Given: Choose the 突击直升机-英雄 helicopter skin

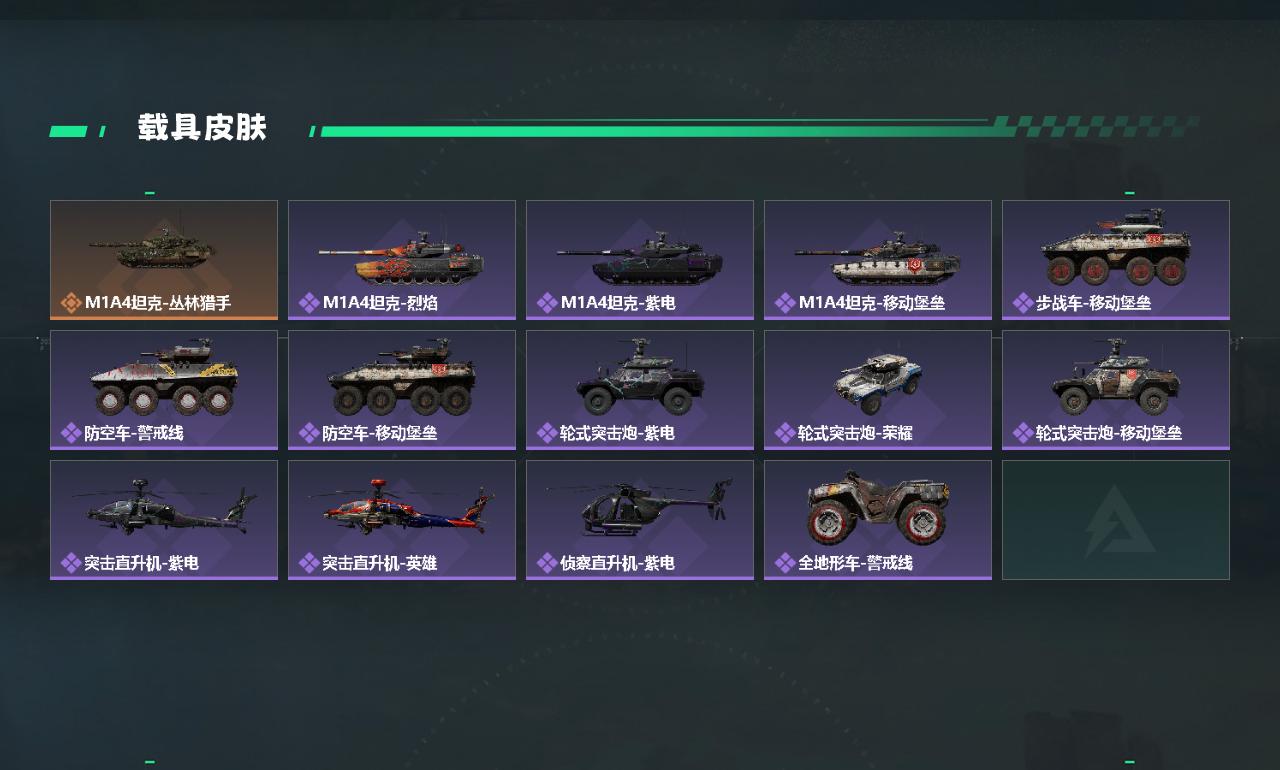Looking at the screenshot, I should pyautogui.click(x=402, y=519).
